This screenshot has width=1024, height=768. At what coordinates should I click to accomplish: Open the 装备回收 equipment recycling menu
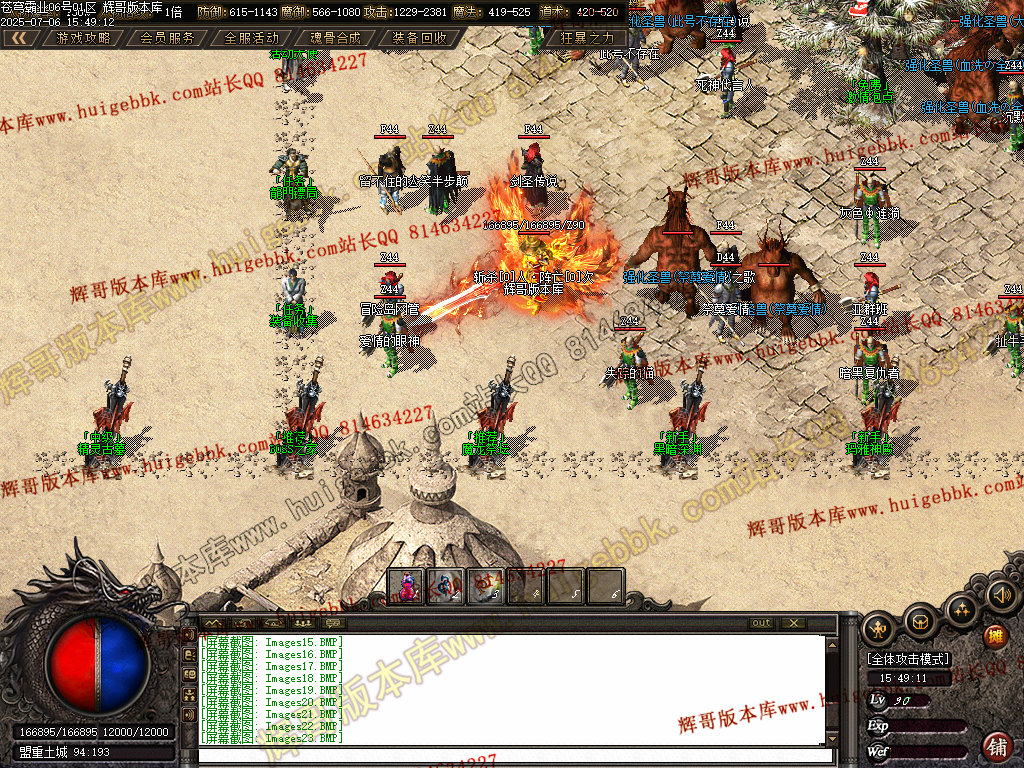419,38
